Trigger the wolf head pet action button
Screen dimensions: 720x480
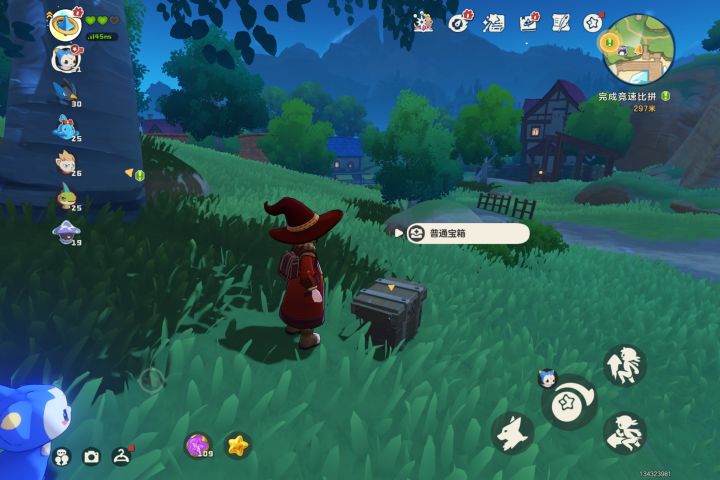(512, 432)
